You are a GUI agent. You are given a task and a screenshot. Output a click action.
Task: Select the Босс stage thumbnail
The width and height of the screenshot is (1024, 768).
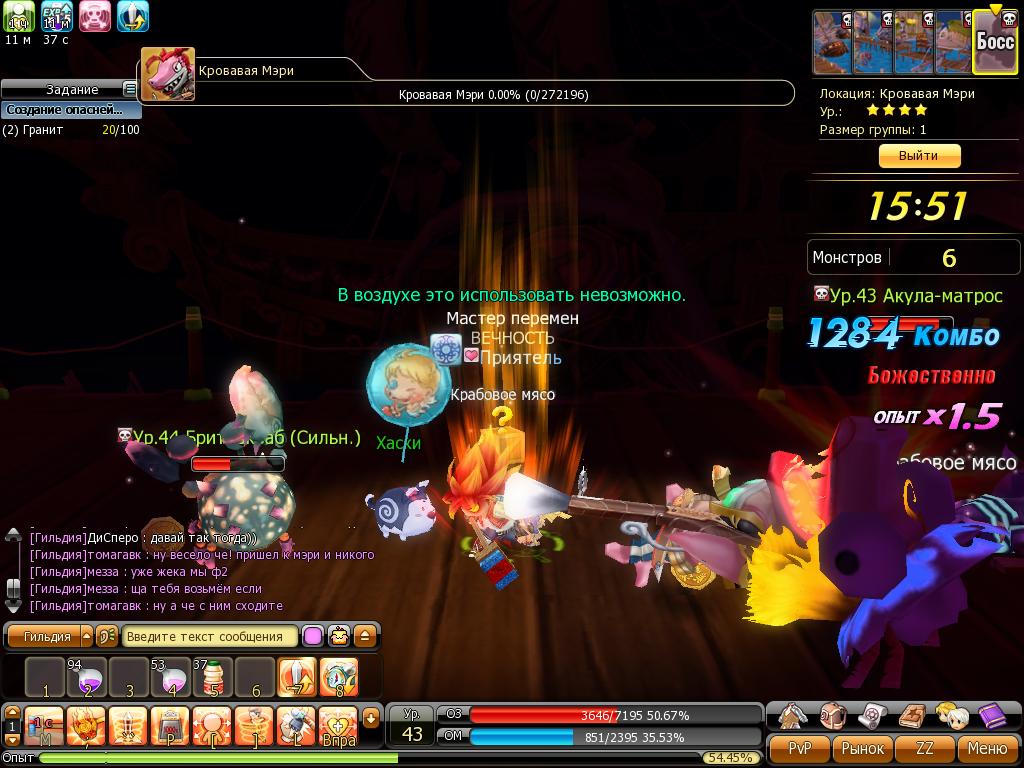pyautogui.click(x=995, y=42)
